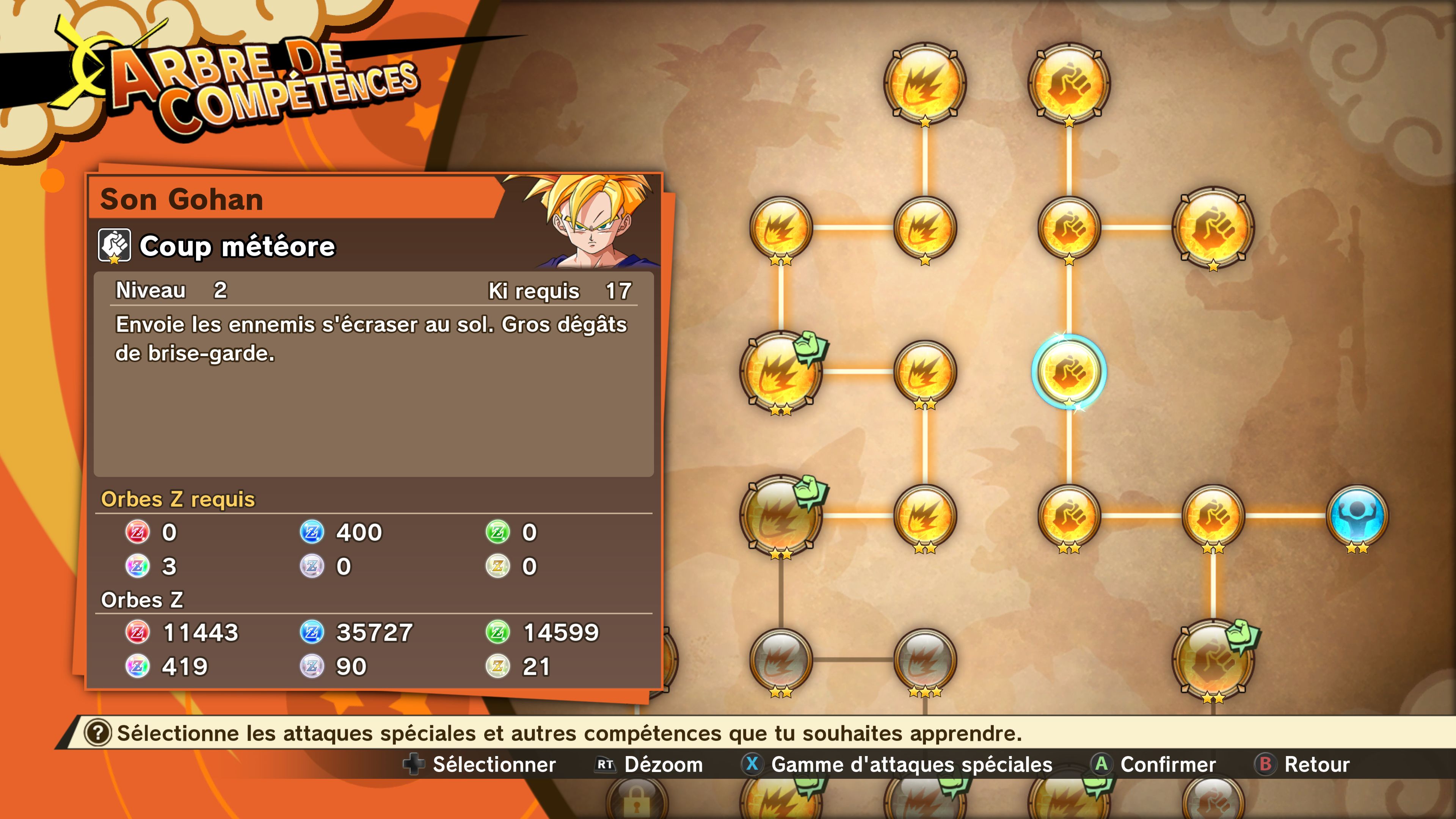Select the fist skill node with green muscle badge

pyautogui.click(x=1213, y=660)
